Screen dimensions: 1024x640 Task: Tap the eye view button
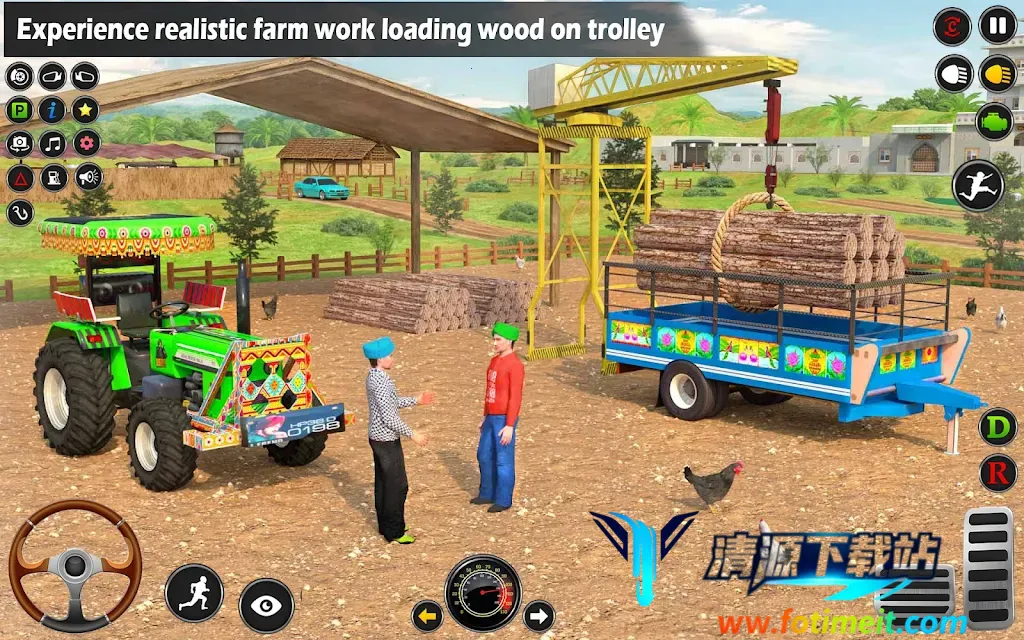tap(266, 605)
